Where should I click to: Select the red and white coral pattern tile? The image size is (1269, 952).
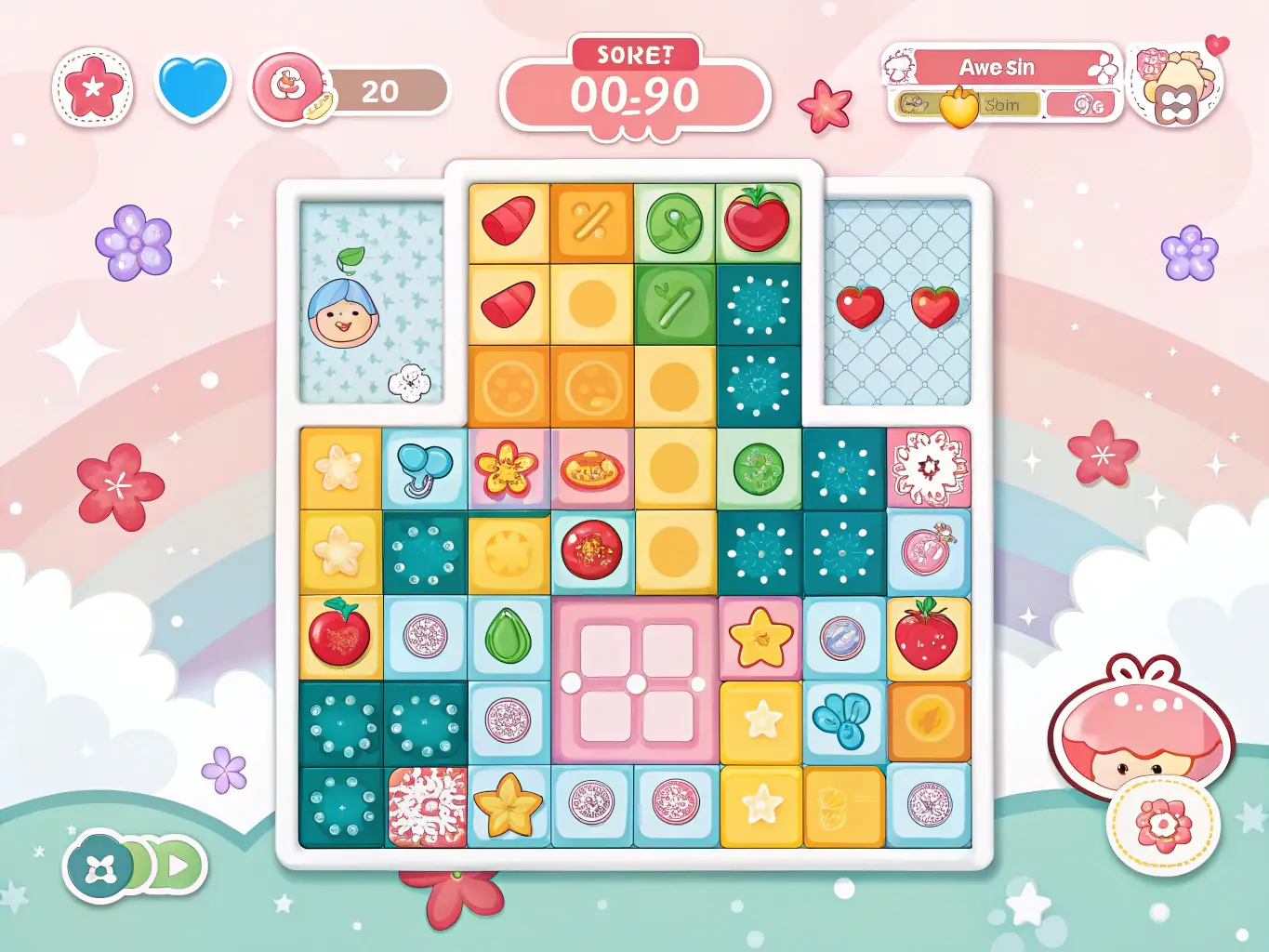click(x=427, y=806)
